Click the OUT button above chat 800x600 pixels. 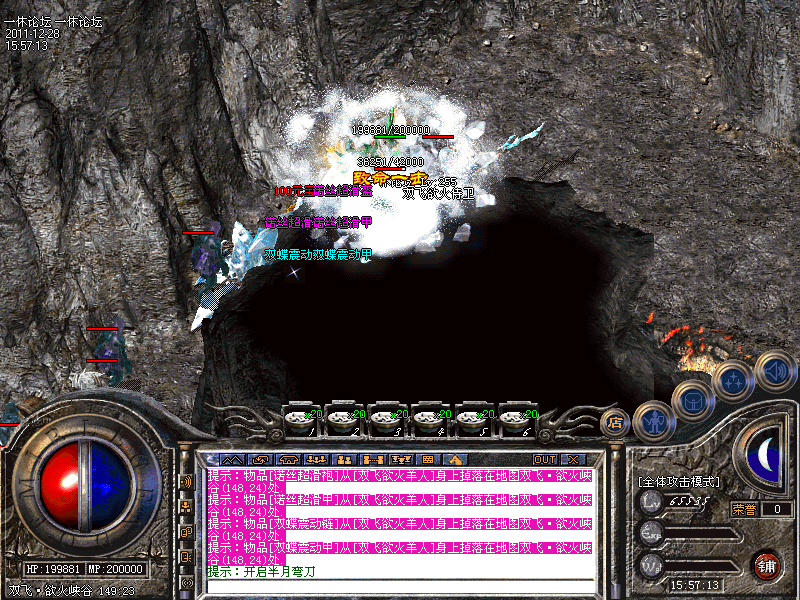pyautogui.click(x=544, y=459)
